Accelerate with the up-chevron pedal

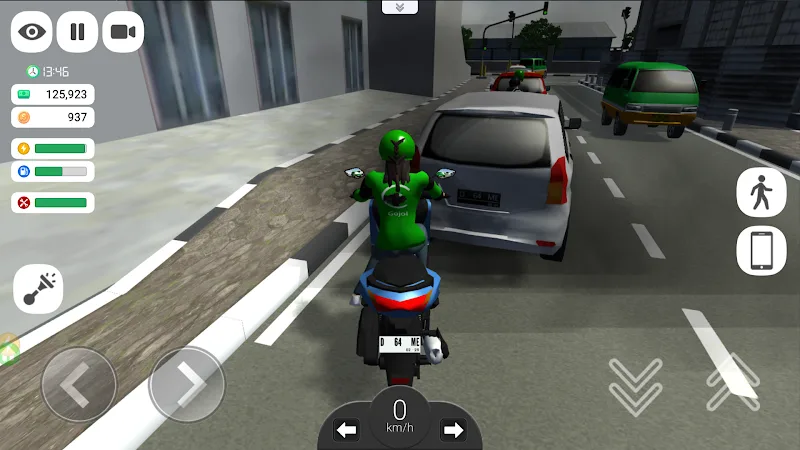point(732,382)
